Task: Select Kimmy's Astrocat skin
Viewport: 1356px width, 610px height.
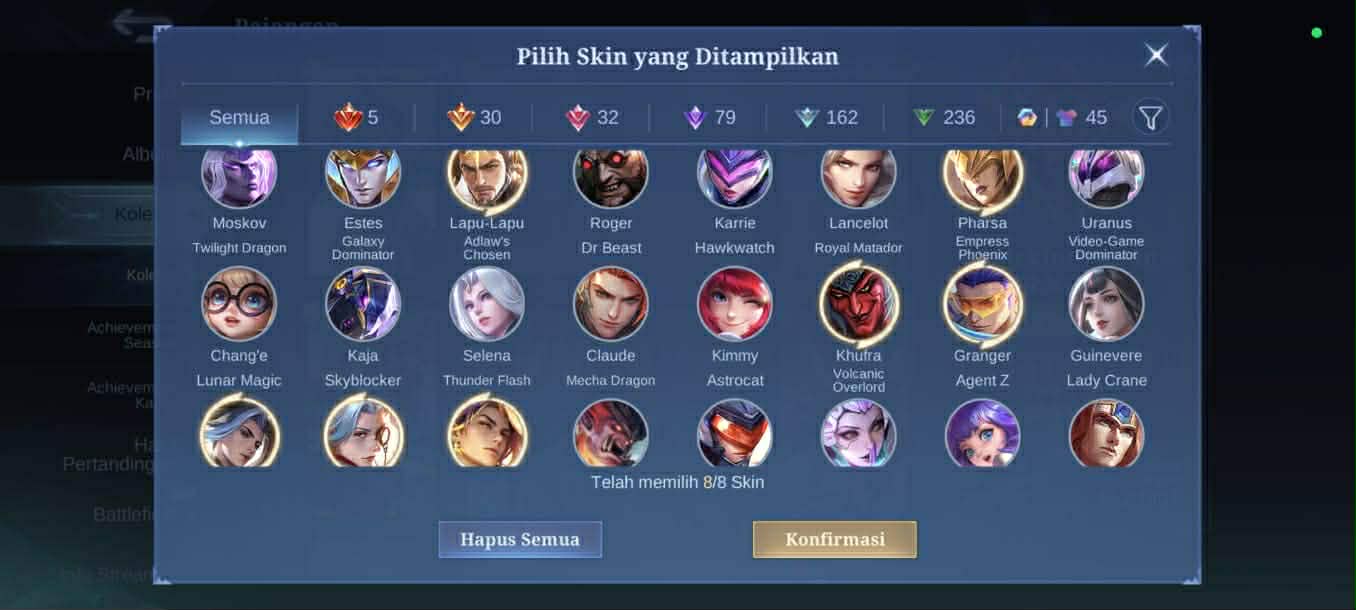Action: (735, 304)
